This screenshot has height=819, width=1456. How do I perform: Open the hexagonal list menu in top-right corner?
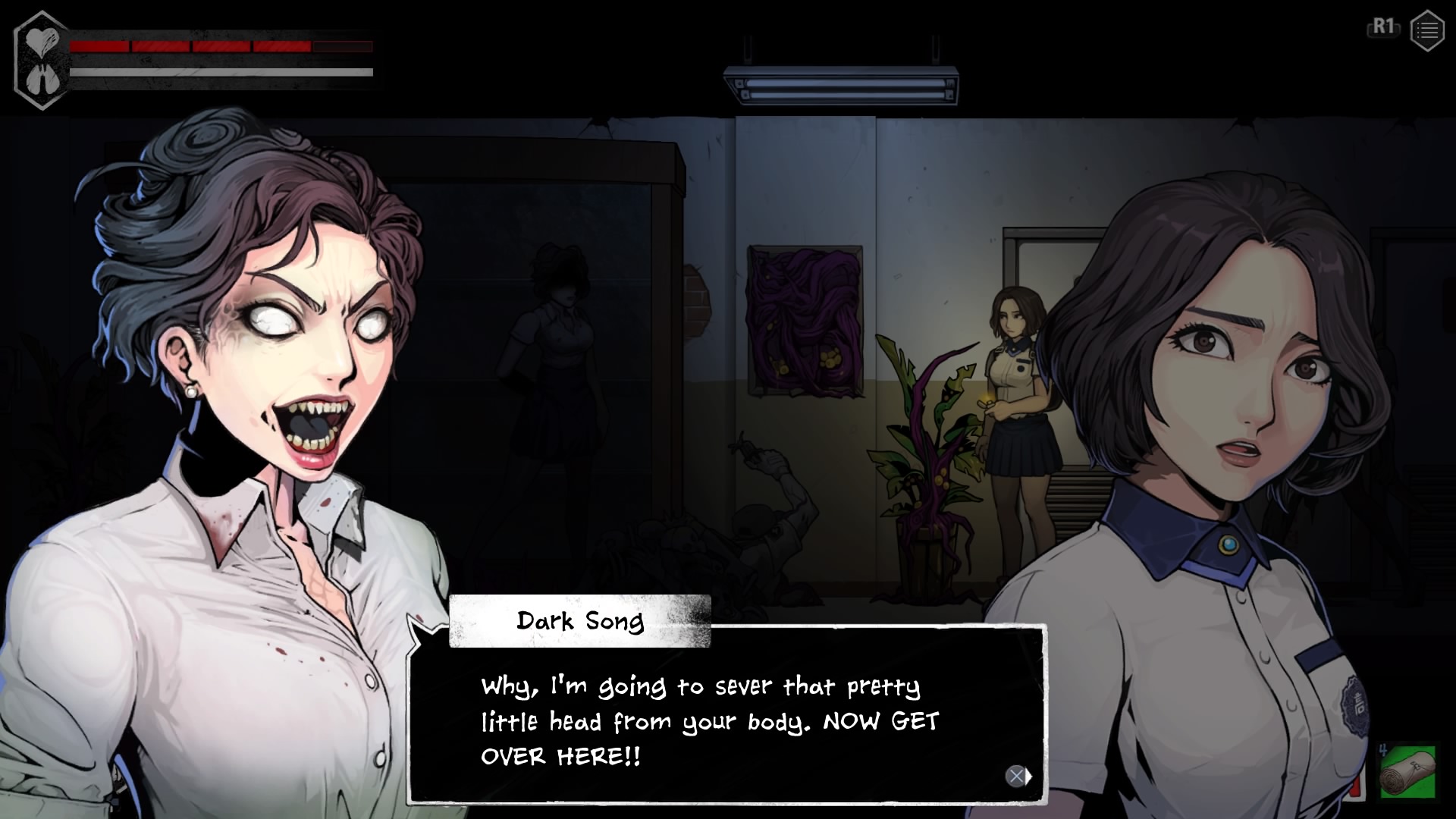point(1426,30)
